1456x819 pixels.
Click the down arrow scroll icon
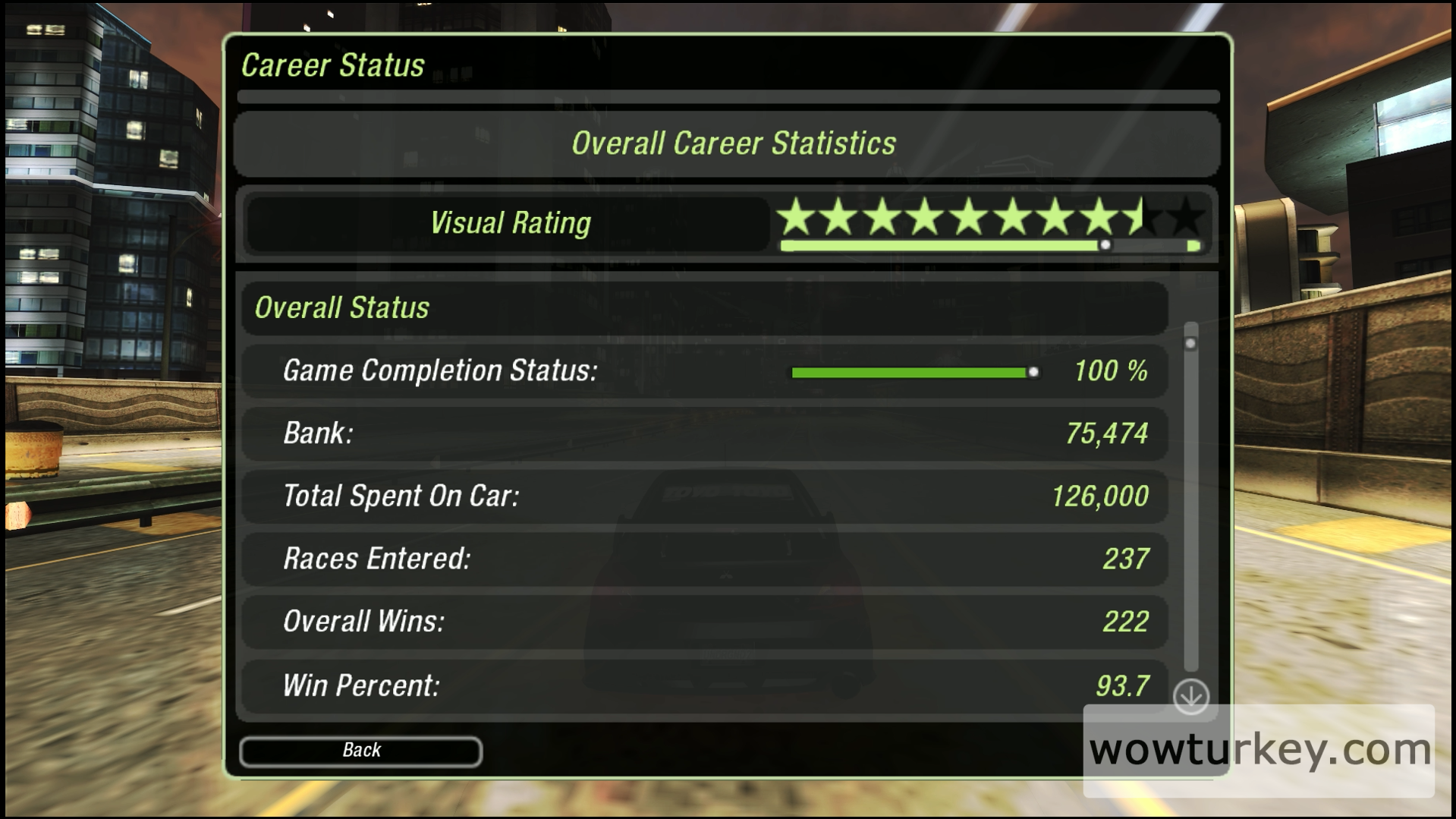[x=1190, y=696]
